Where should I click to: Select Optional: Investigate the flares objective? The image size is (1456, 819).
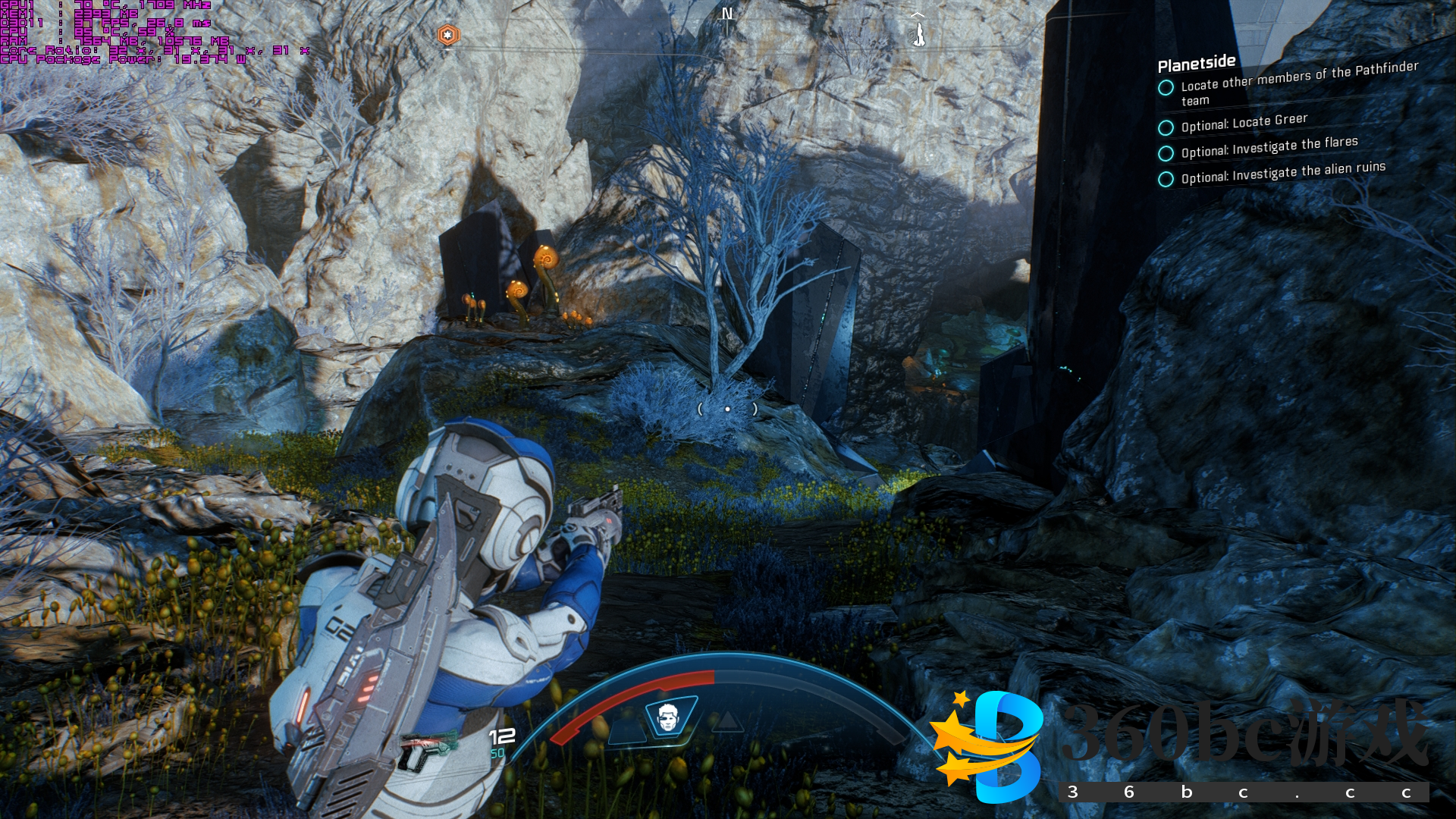click(x=1269, y=146)
